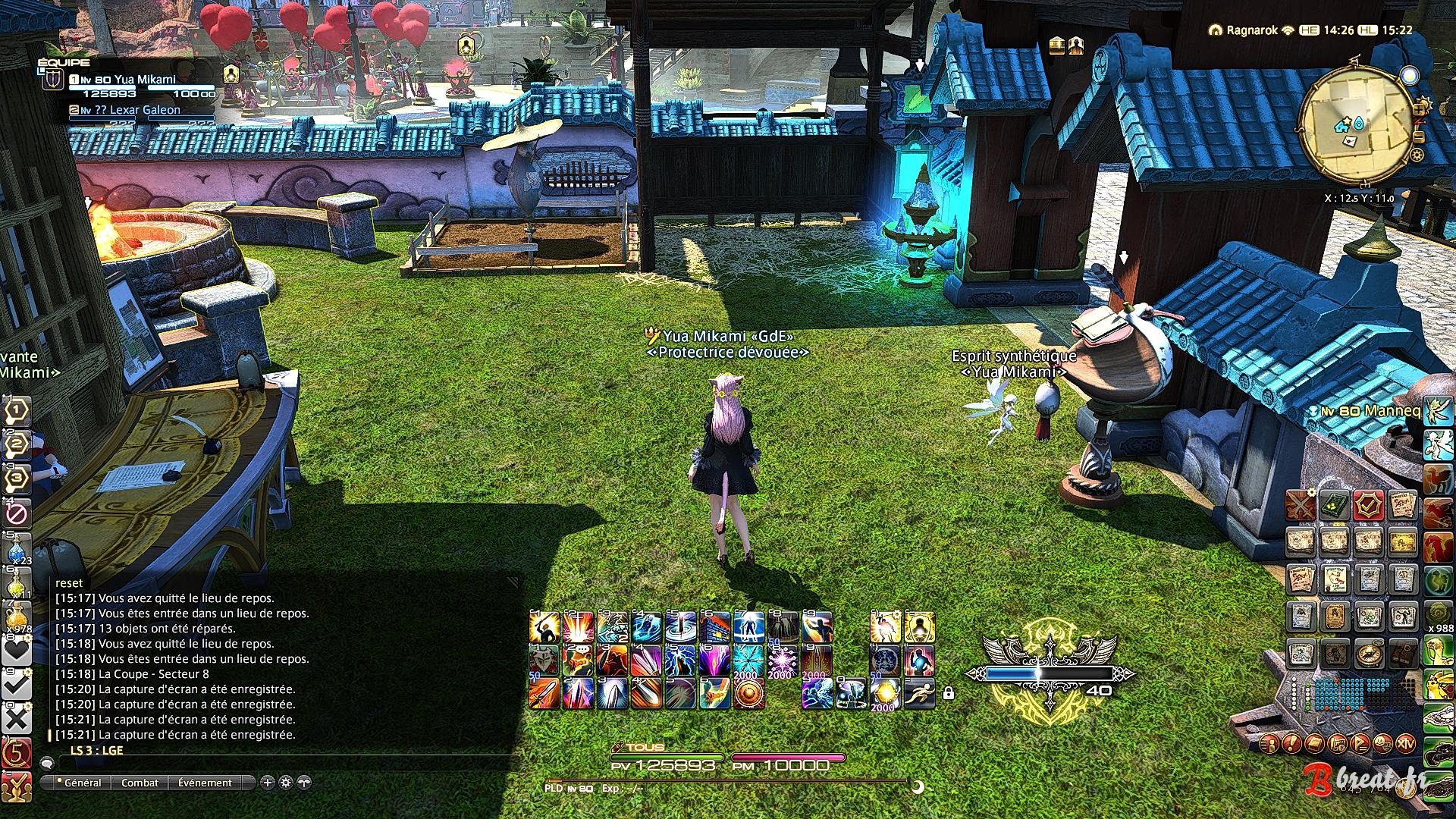Add a new chat tab with plus button
The image size is (1456, 819).
coord(267,783)
